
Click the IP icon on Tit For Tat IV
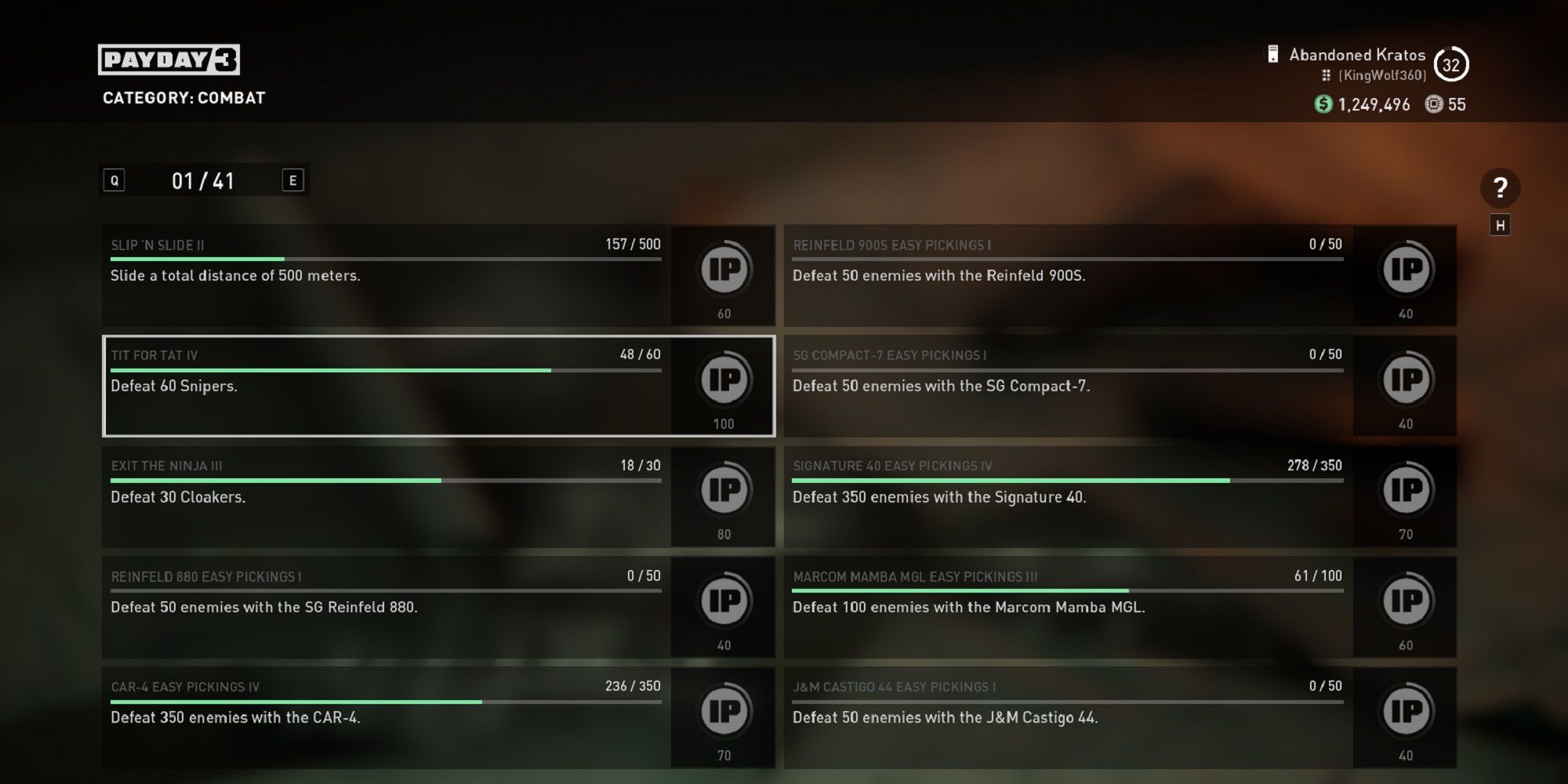click(x=723, y=380)
